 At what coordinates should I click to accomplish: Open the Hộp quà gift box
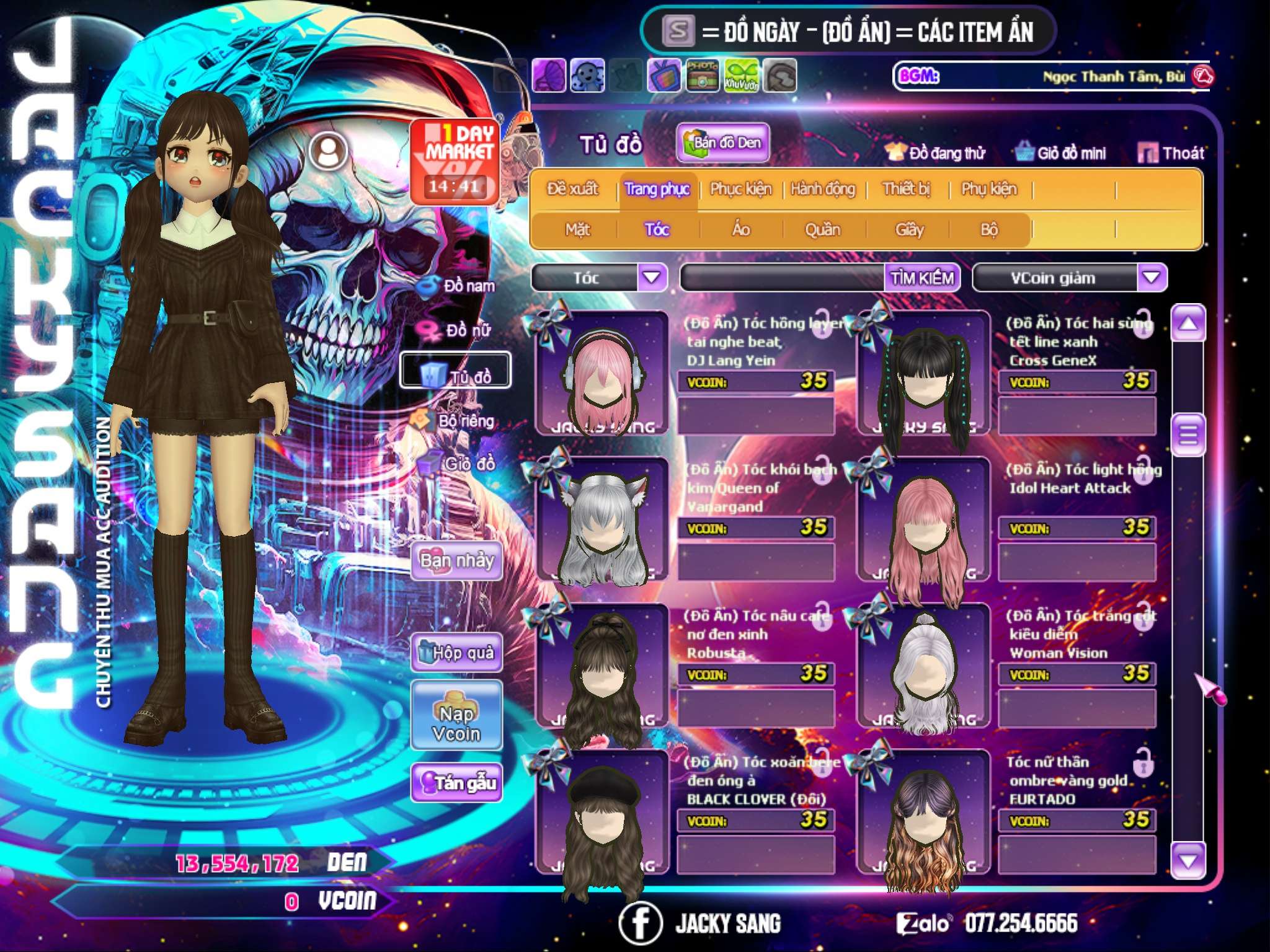[456, 652]
